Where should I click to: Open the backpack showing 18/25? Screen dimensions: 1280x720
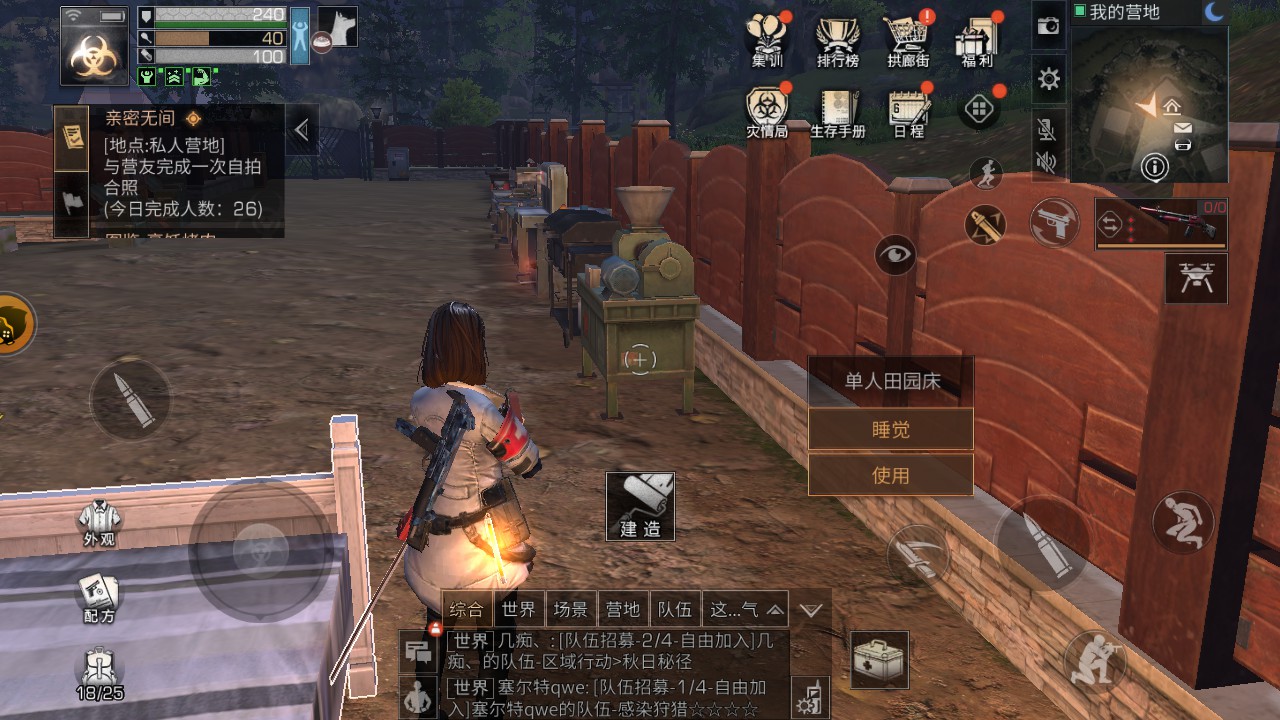[99, 674]
